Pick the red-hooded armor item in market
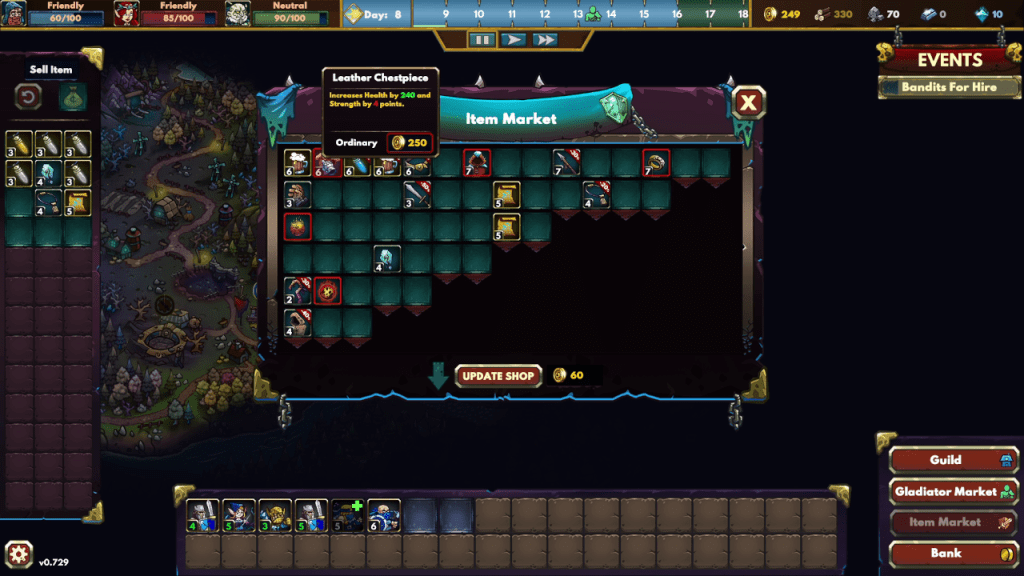The image size is (1024, 576). (x=477, y=162)
